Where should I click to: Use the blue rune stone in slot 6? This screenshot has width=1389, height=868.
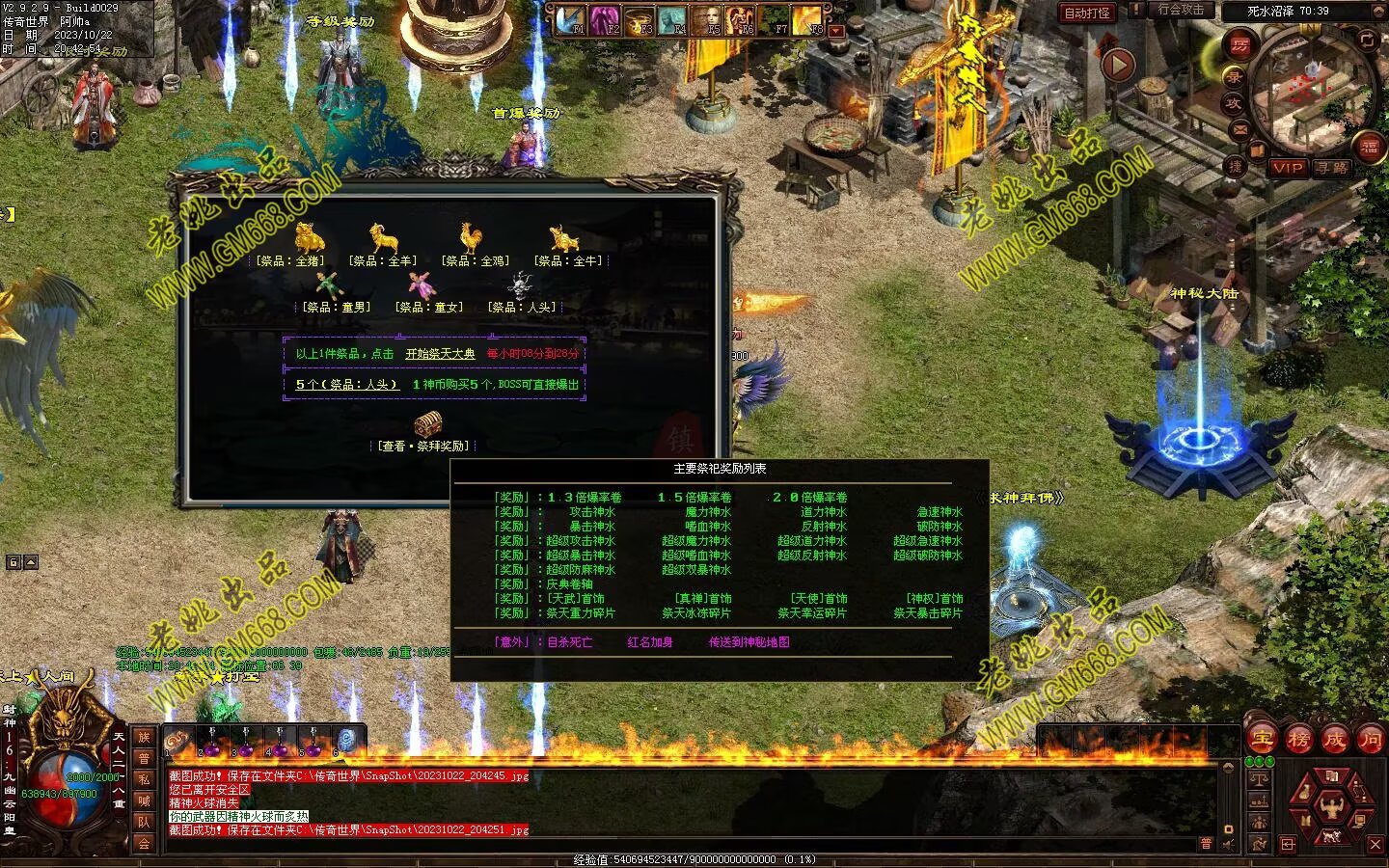click(346, 741)
